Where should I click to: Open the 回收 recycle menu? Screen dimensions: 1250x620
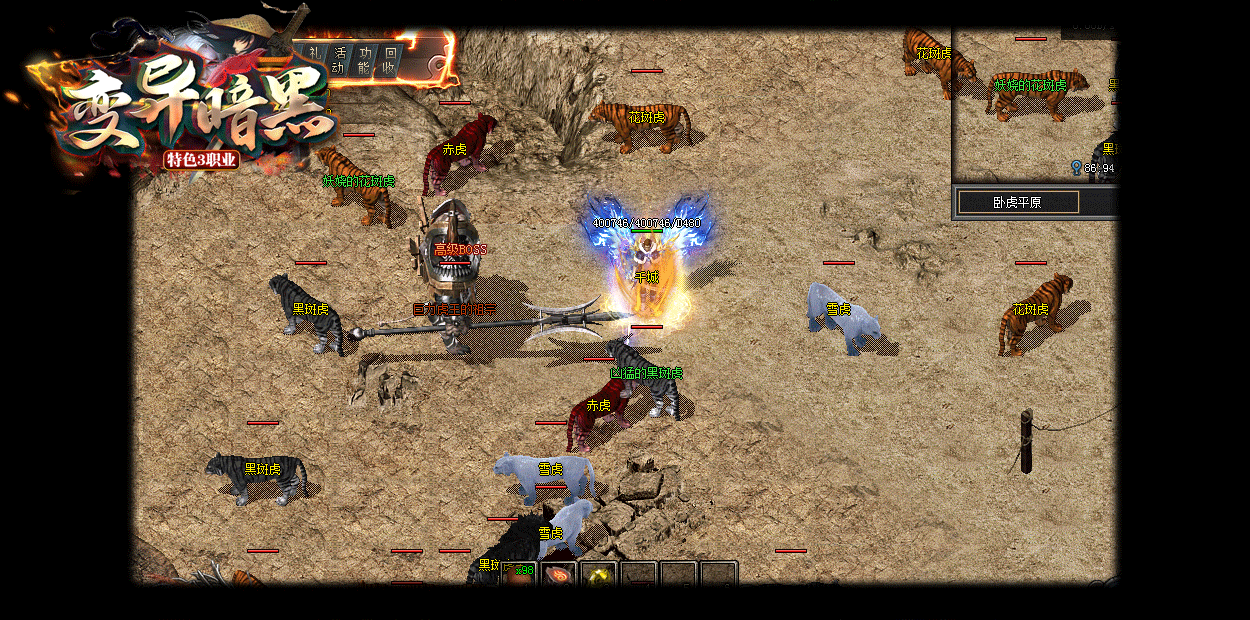[390, 60]
